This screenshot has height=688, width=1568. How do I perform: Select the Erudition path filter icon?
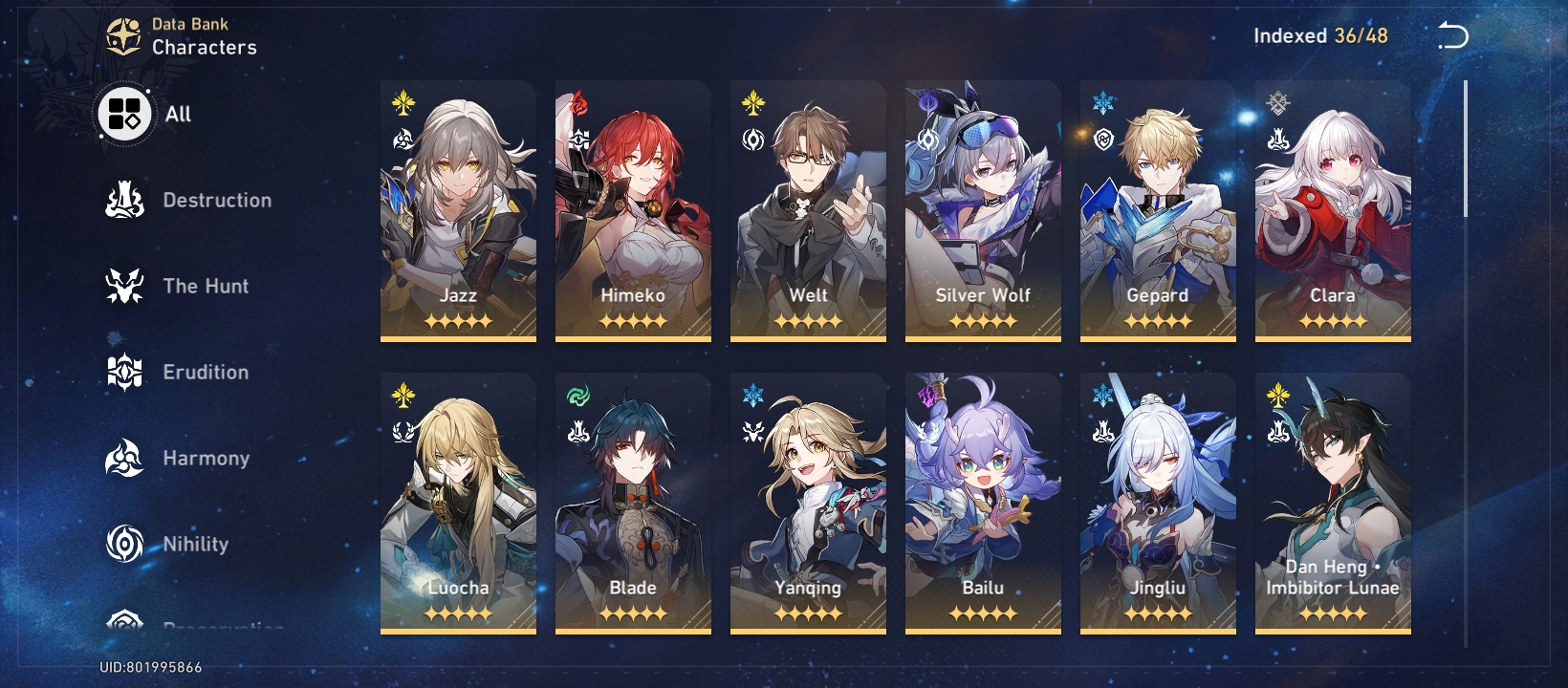coord(122,372)
